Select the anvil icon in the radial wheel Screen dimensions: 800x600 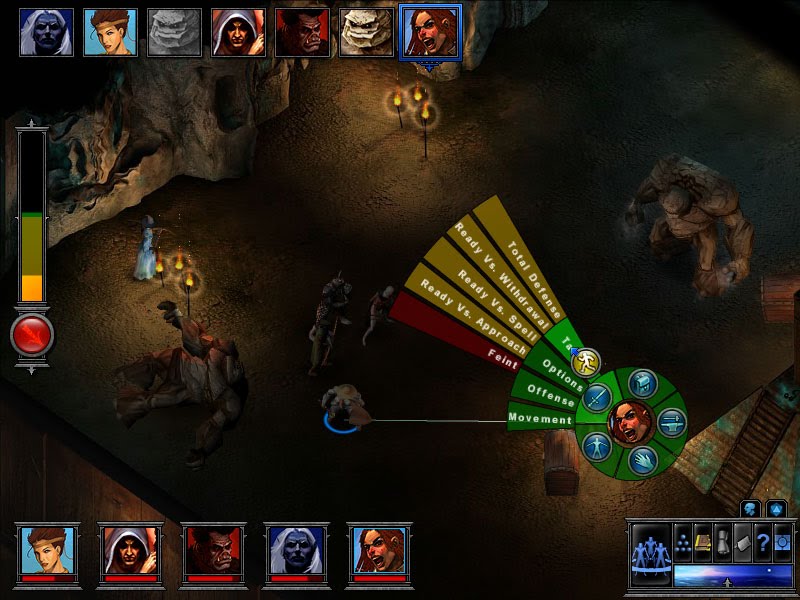coord(671,421)
